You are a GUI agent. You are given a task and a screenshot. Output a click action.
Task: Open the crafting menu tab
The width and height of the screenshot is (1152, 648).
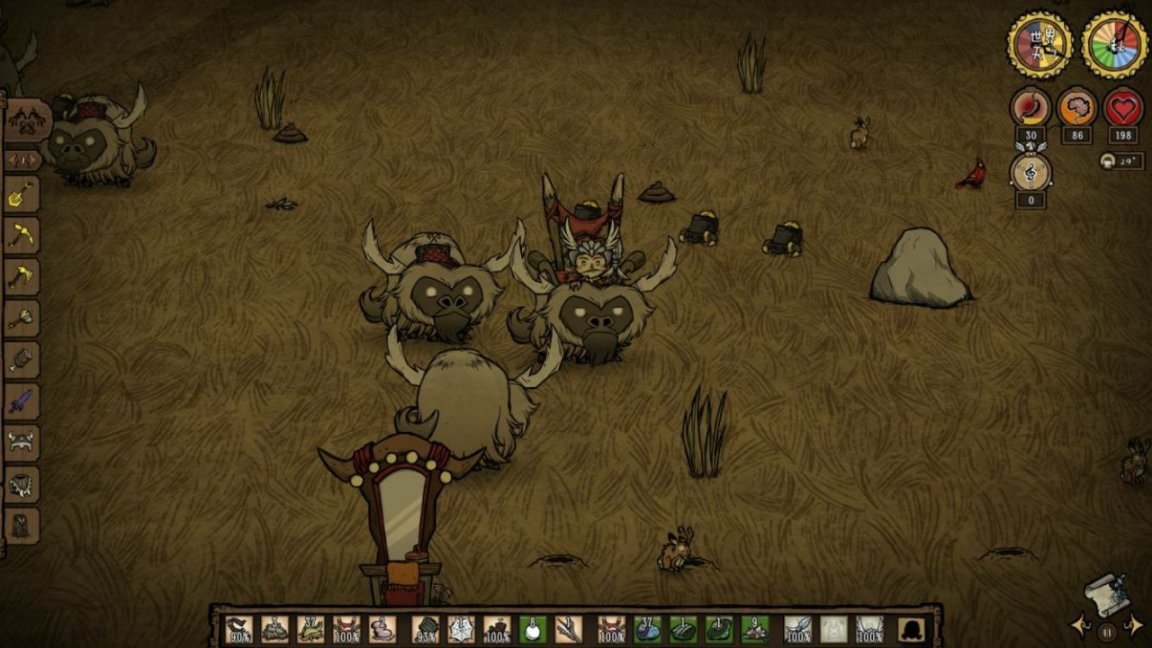[27, 121]
